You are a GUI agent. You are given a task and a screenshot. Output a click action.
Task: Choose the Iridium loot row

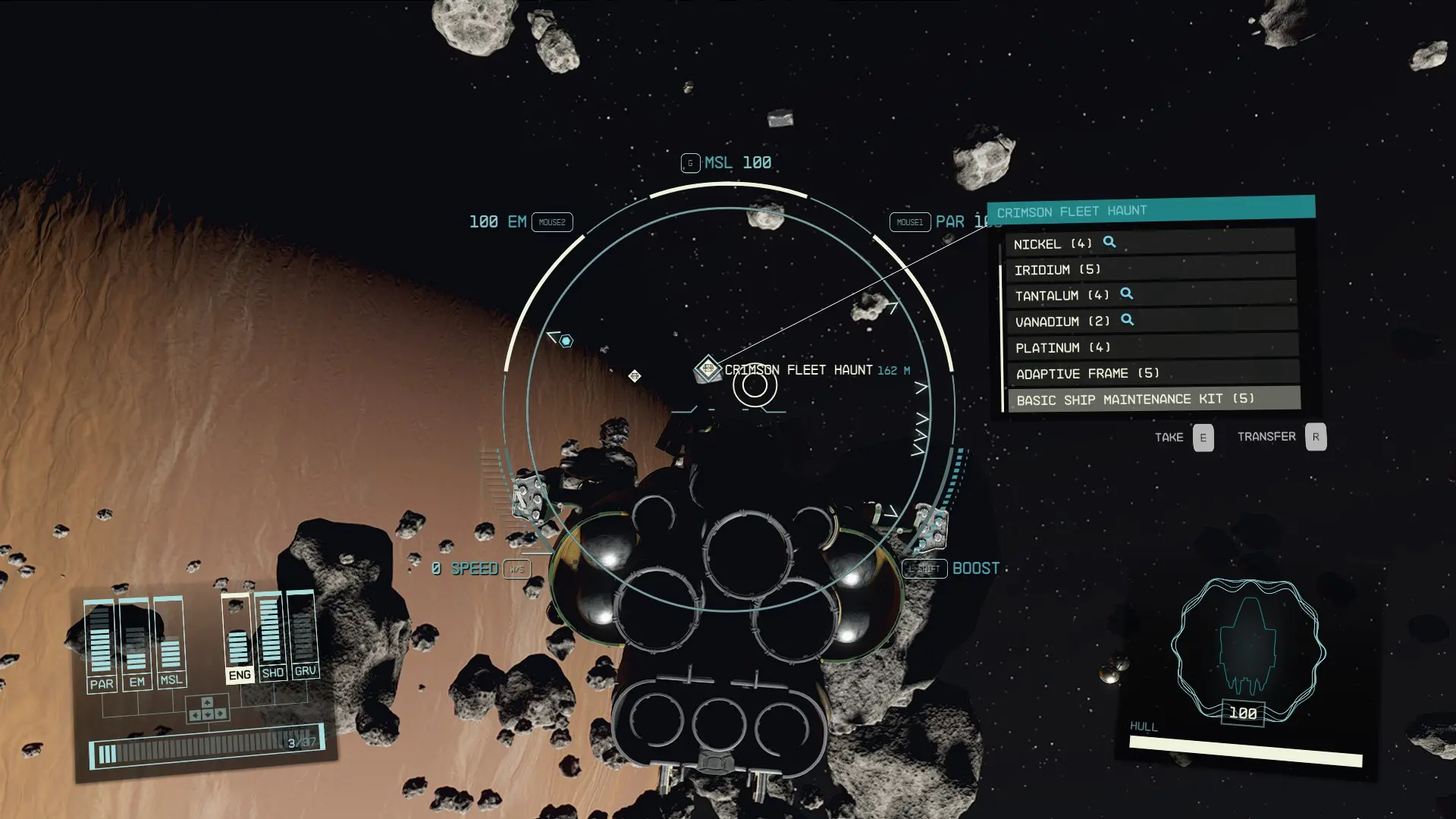tap(1149, 269)
